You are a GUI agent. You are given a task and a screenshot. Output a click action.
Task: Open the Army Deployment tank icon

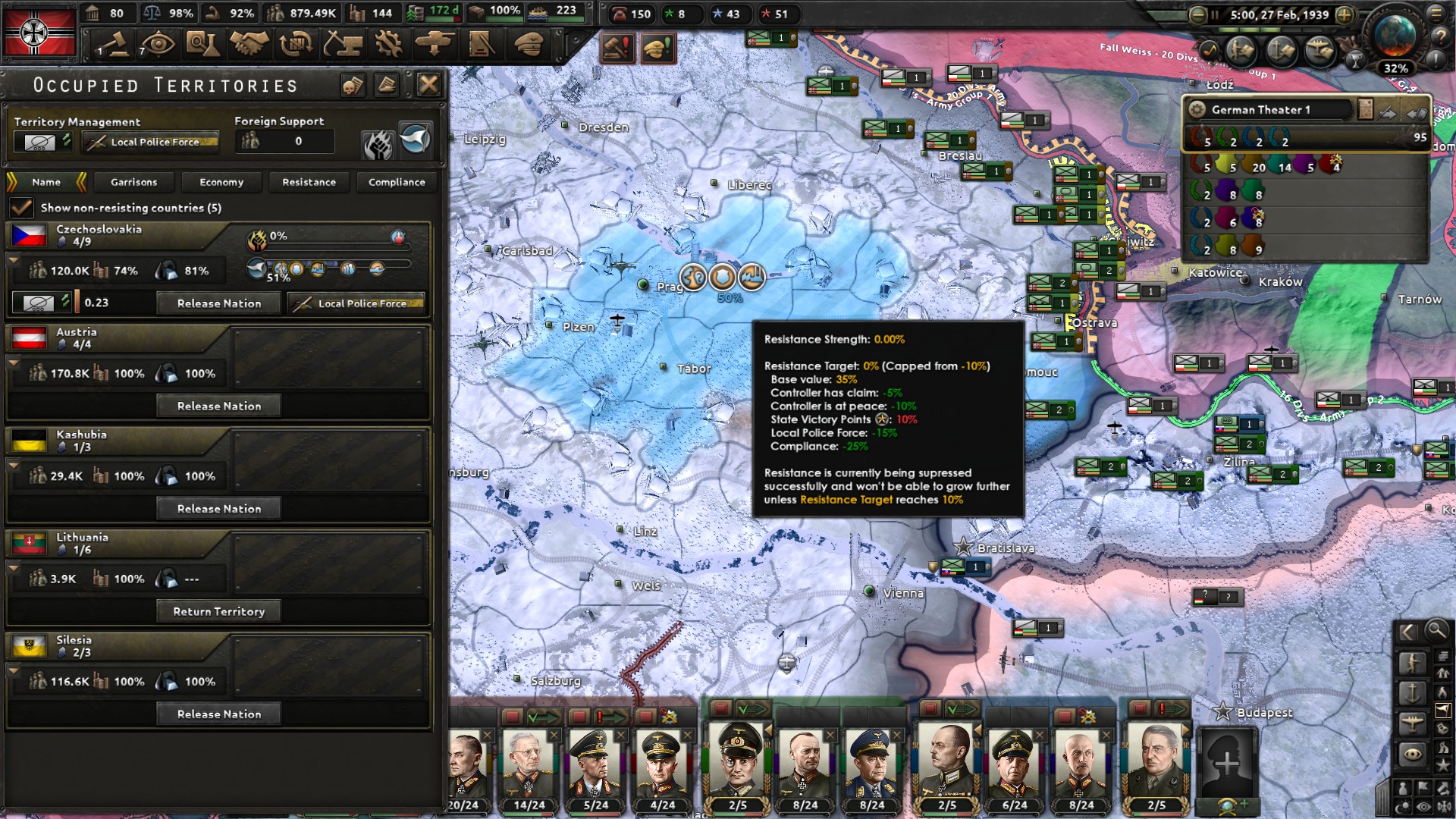432,45
